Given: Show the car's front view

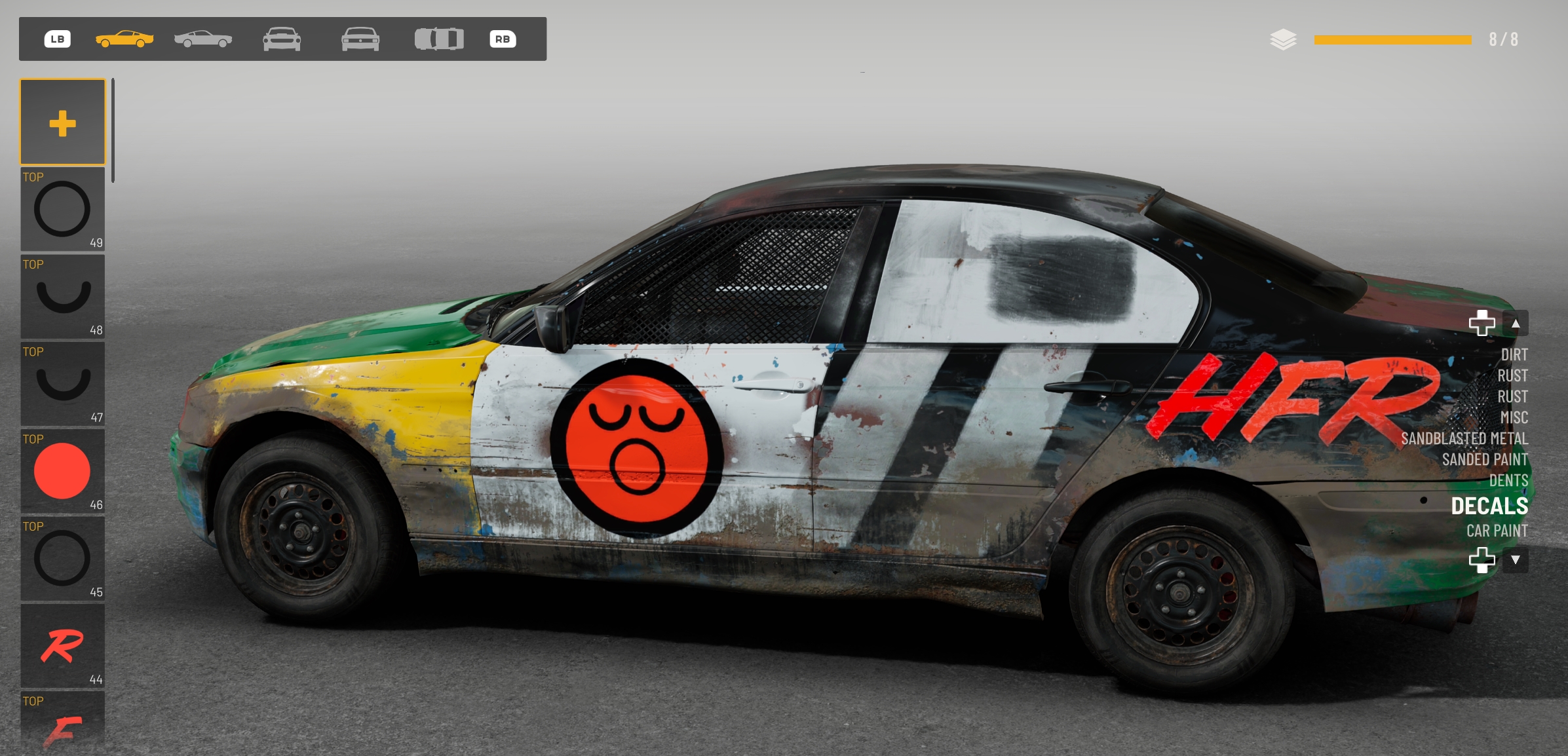Looking at the screenshot, I should [282, 39].
